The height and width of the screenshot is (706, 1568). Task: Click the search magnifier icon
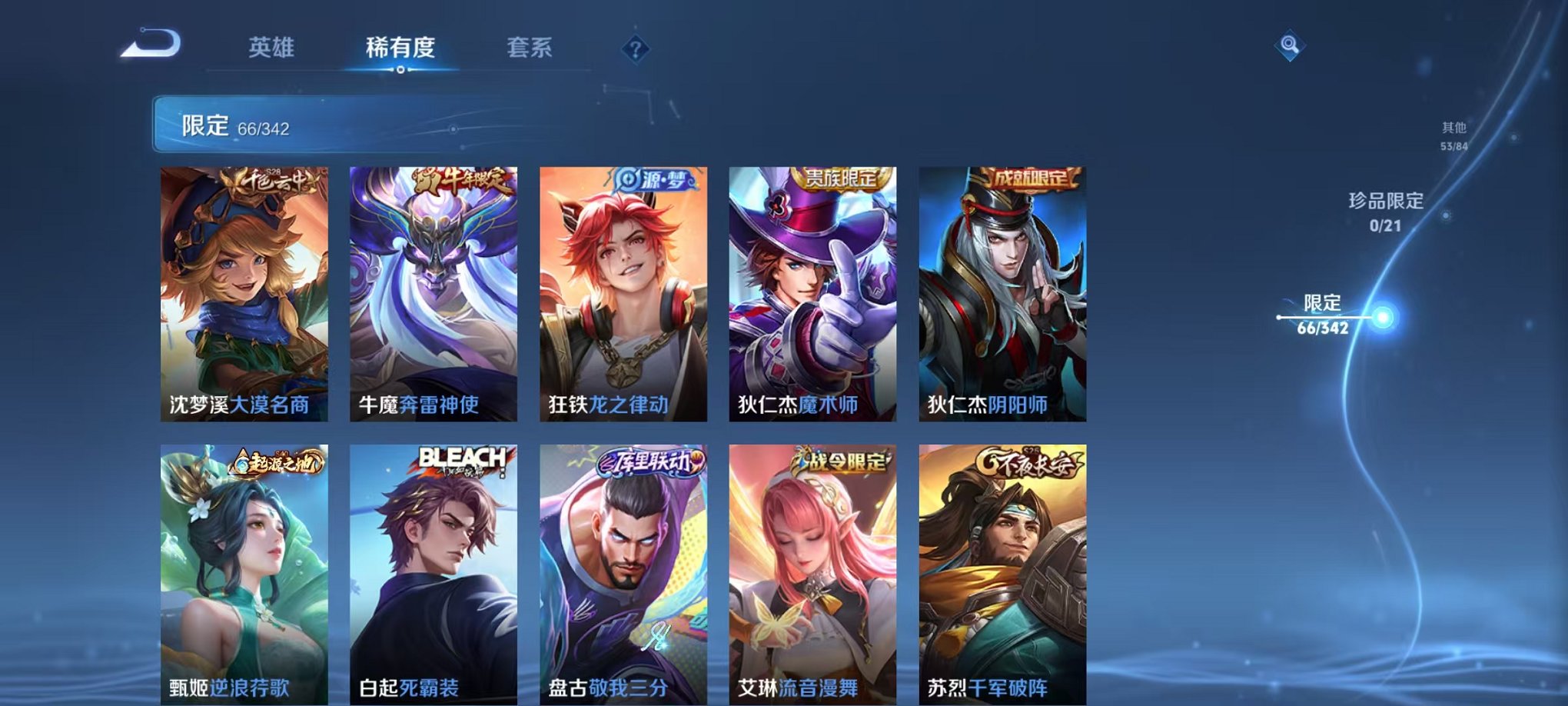pos(1290,45)
